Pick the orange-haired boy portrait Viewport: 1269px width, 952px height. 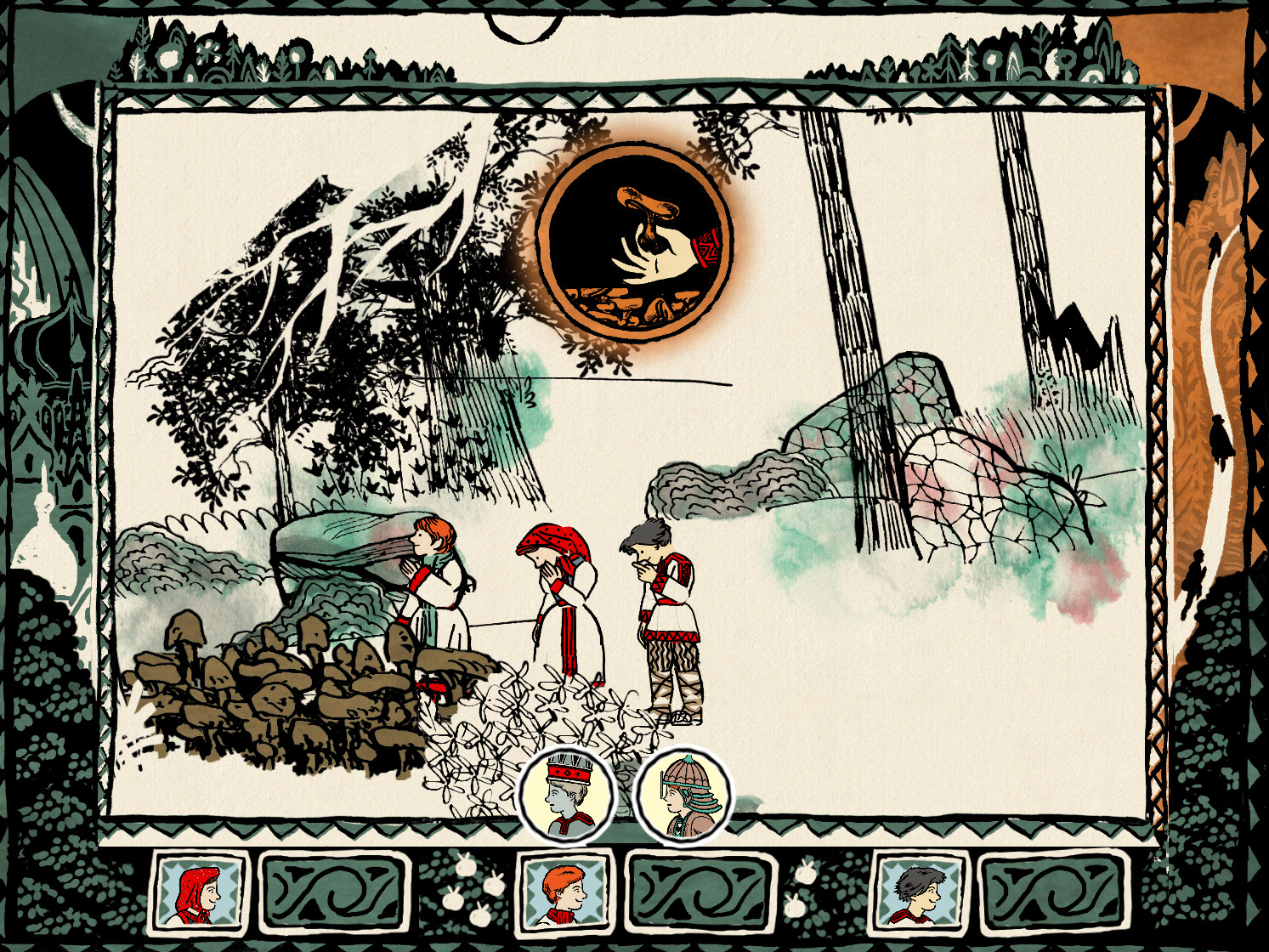pyautogui.click(x=564, y=891)
